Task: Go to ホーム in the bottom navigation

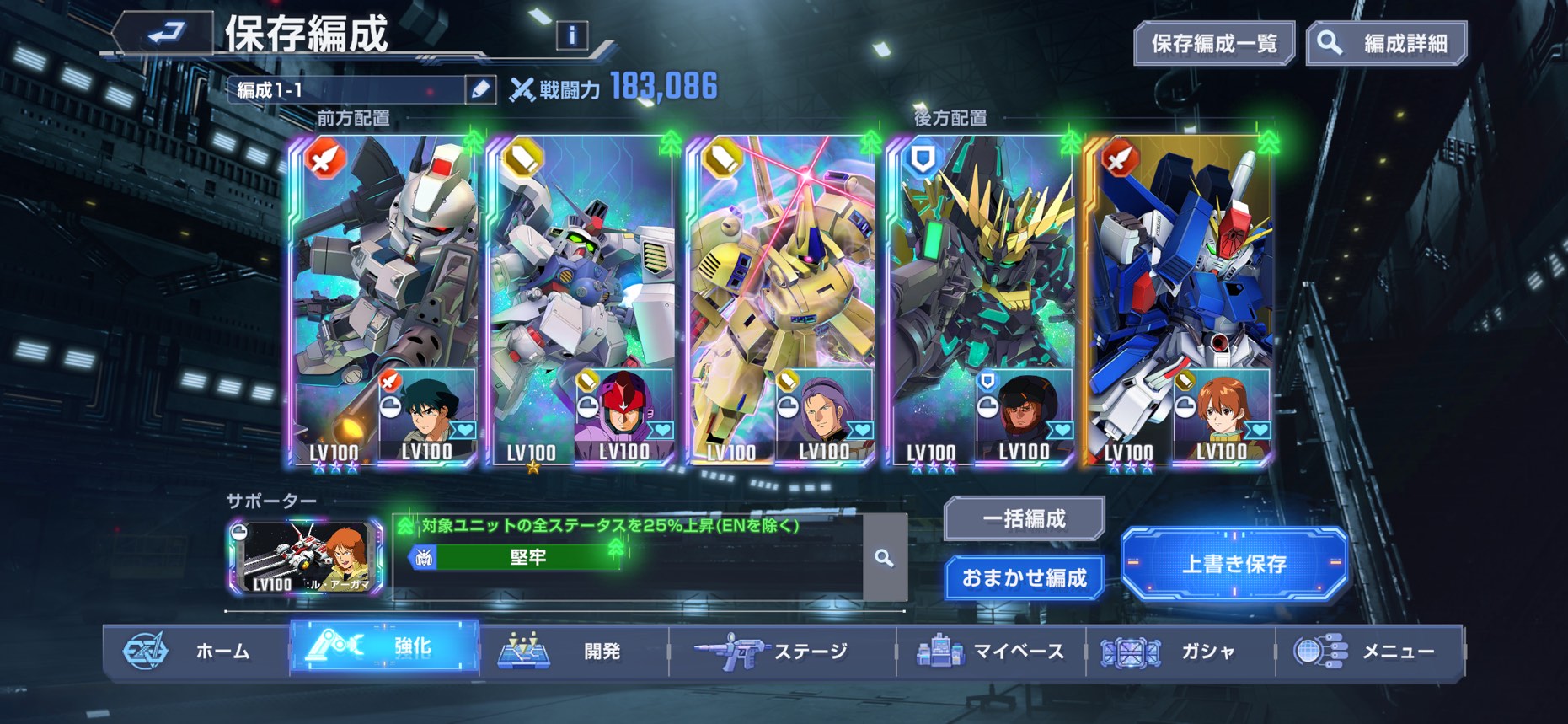Action: click(x=195, y=651)
